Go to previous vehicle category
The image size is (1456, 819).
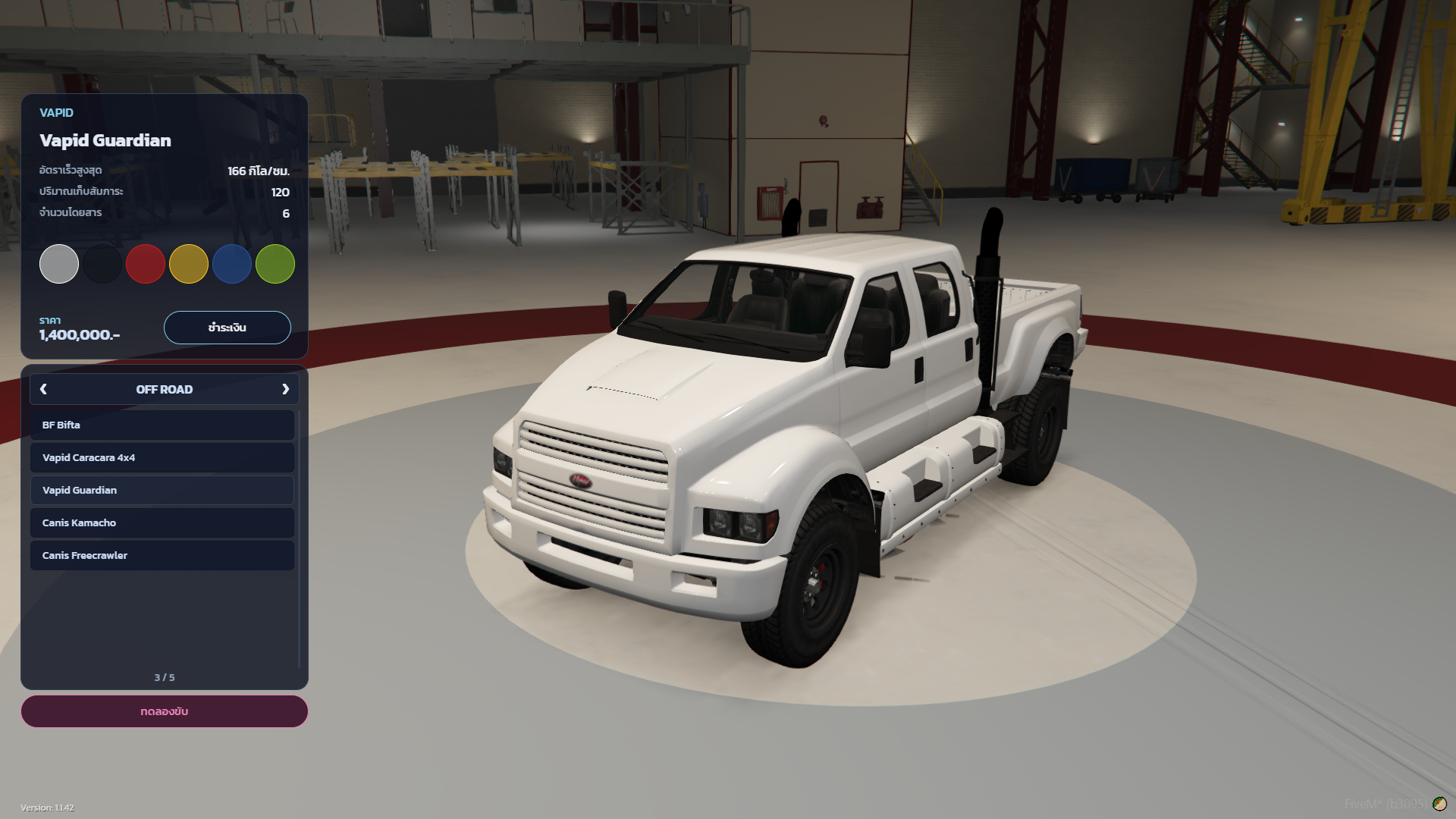pos(43,389)
